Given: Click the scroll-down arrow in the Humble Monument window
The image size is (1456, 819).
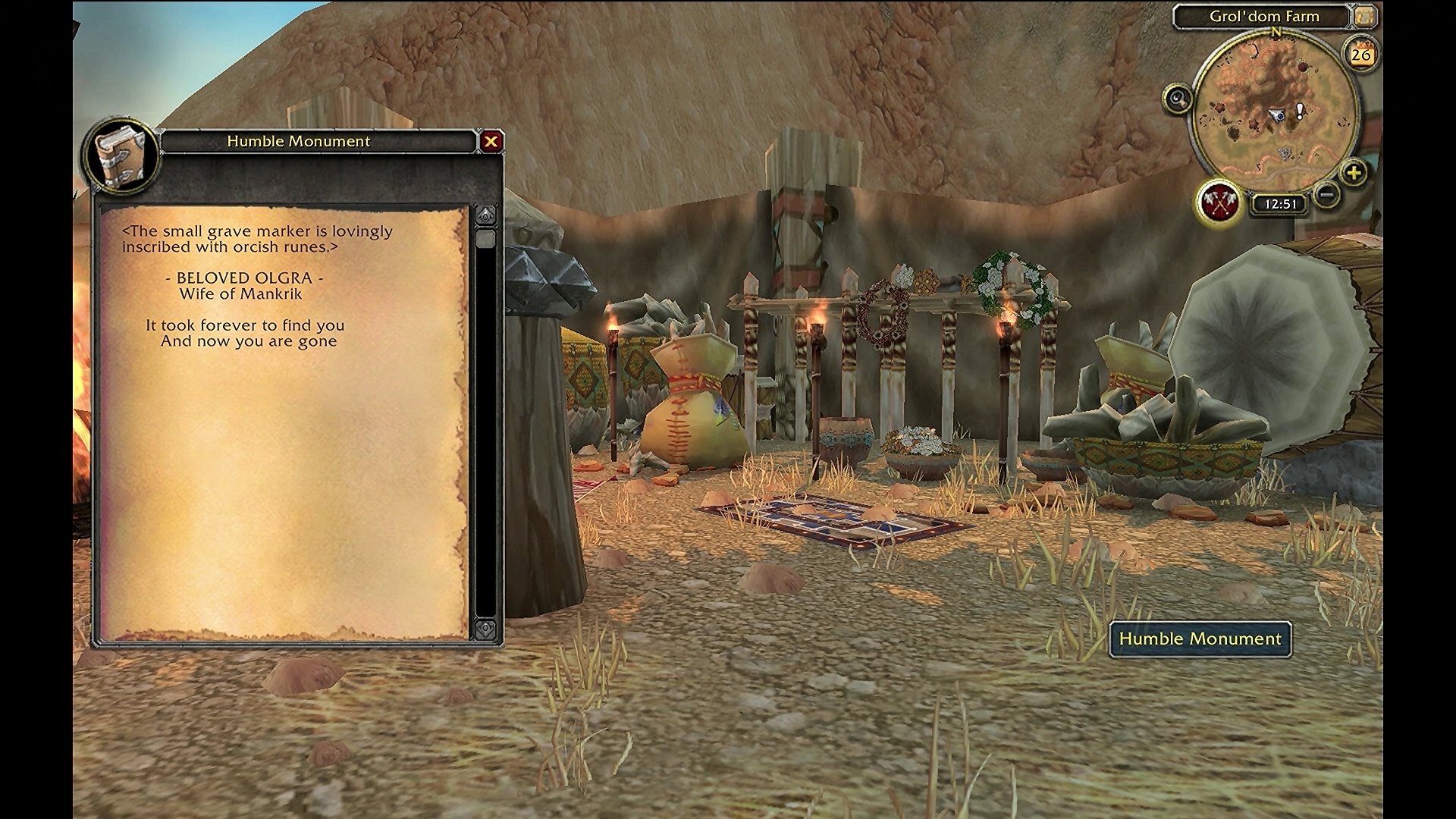Looking at the screenshot, I should tap(485, 629).
